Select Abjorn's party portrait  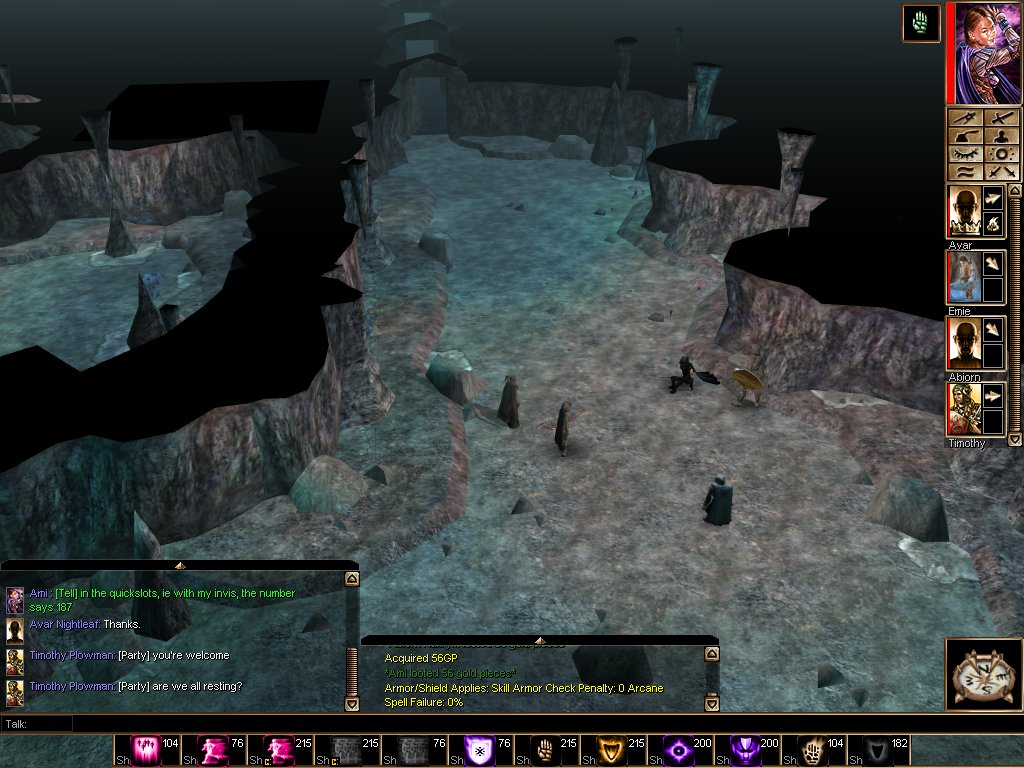[963, 344]
